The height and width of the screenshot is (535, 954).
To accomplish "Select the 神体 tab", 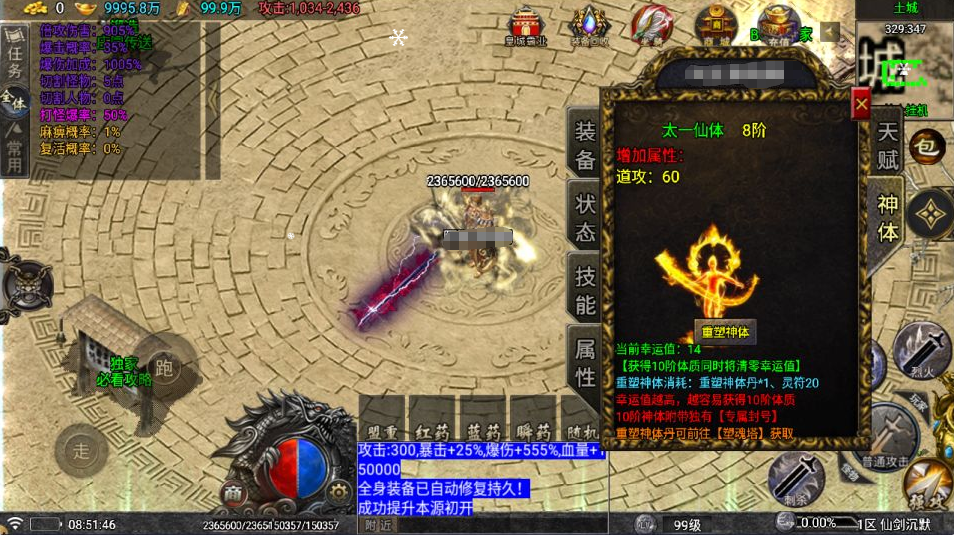I will tap(888, 216).
